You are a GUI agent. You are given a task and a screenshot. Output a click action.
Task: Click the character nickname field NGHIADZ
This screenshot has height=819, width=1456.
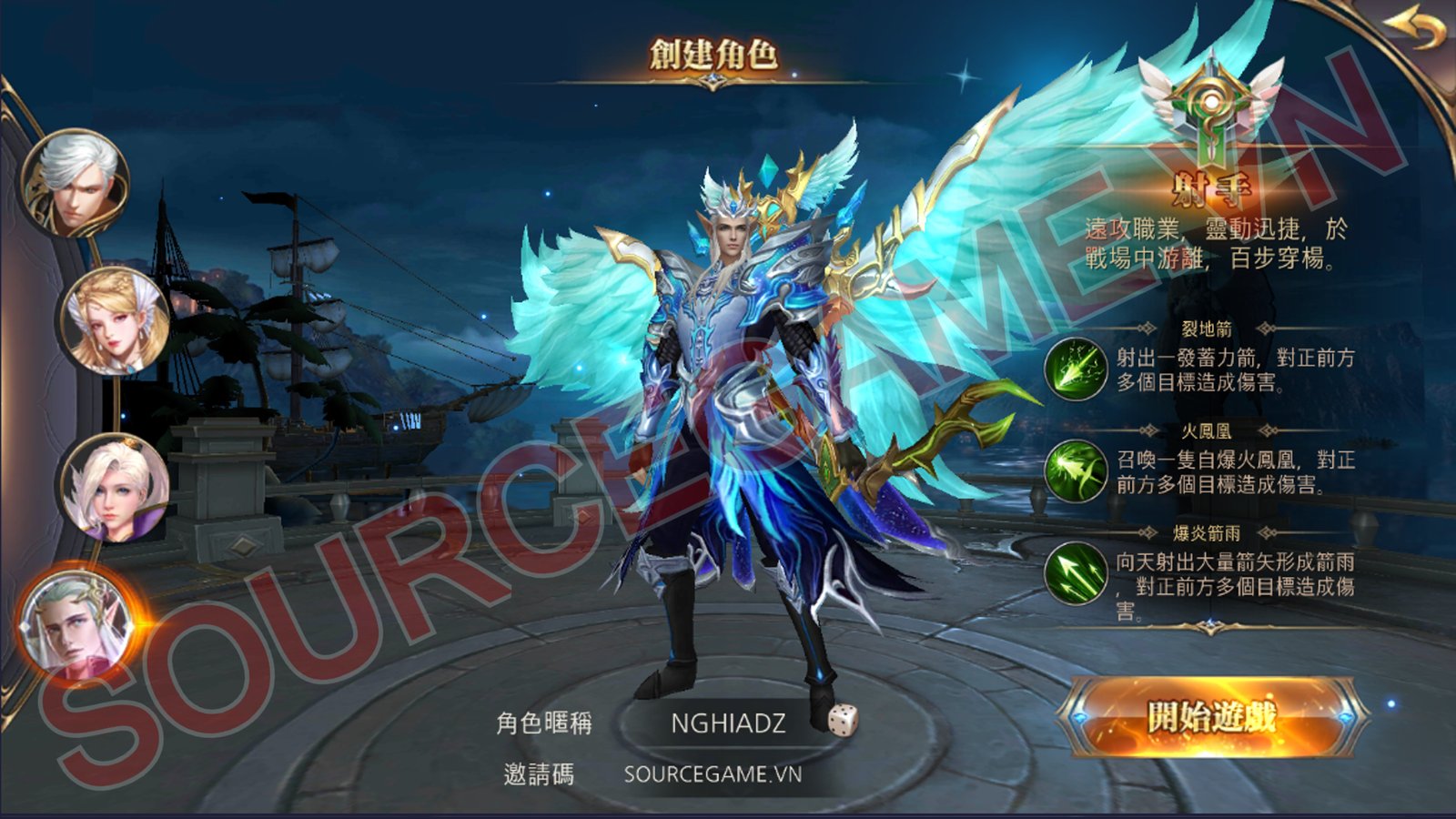[x=727, y=723]
